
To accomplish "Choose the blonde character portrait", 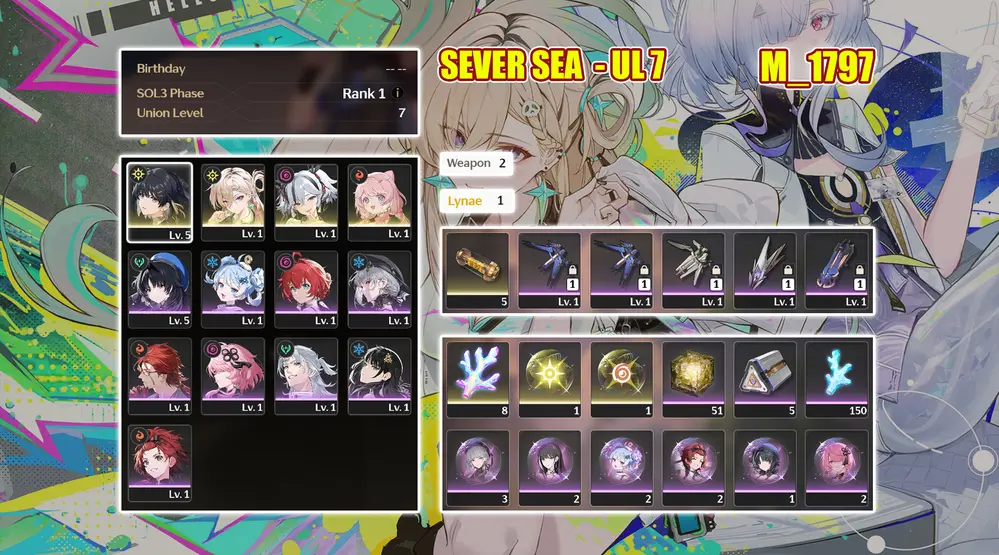I will tap(233, 203).
